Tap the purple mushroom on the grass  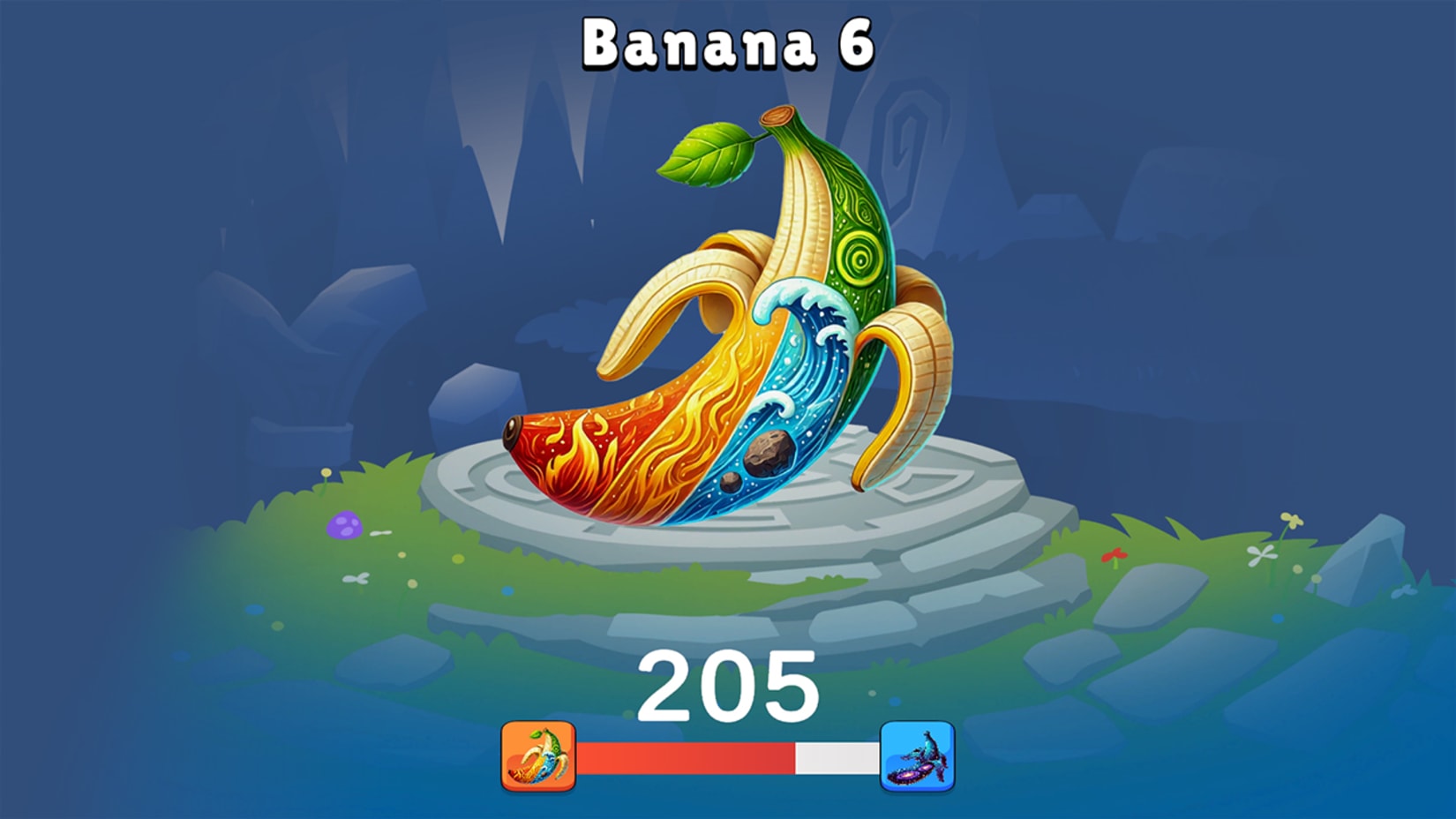pos(345,524)
